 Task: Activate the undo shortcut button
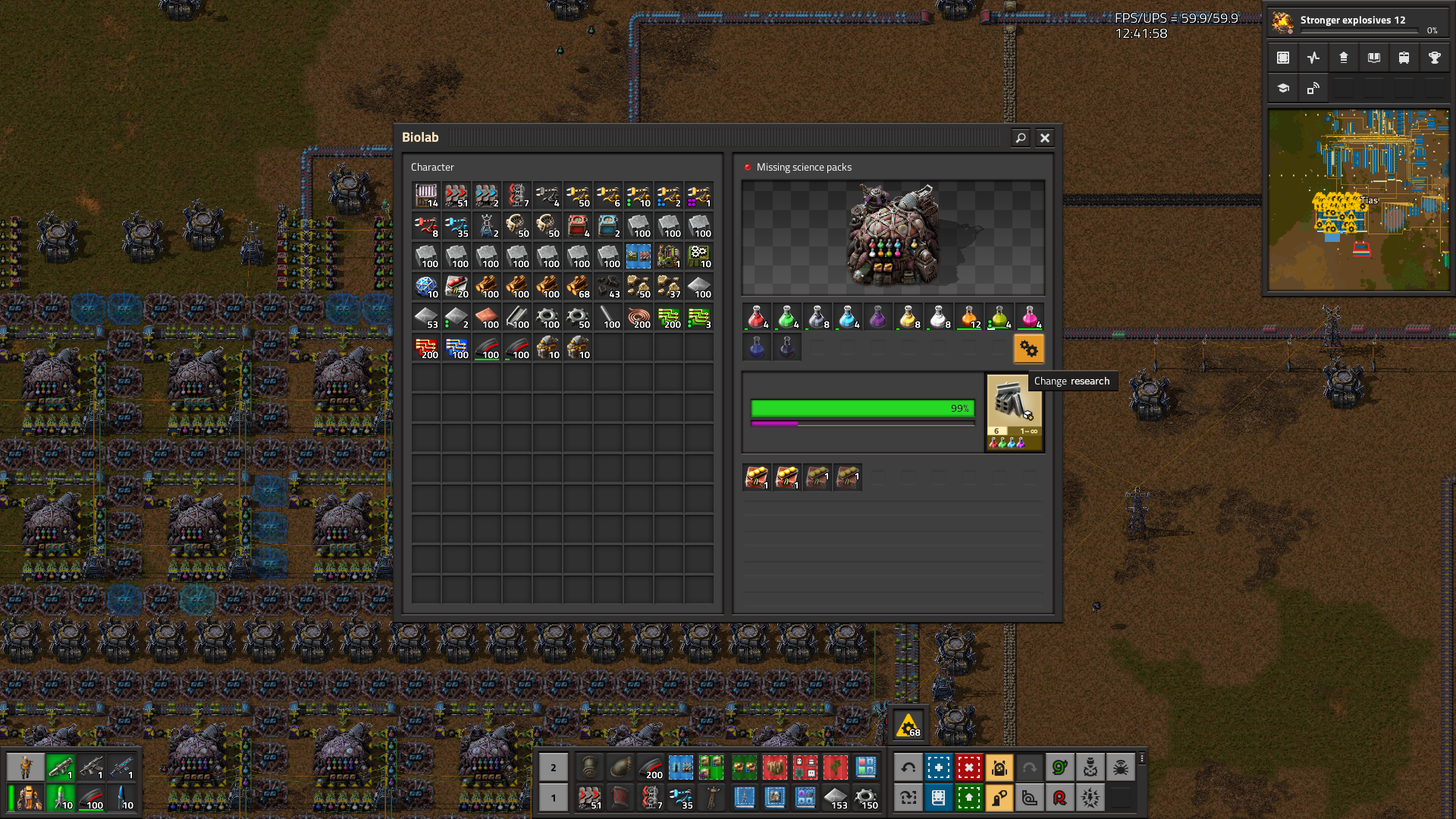[908, 767]
